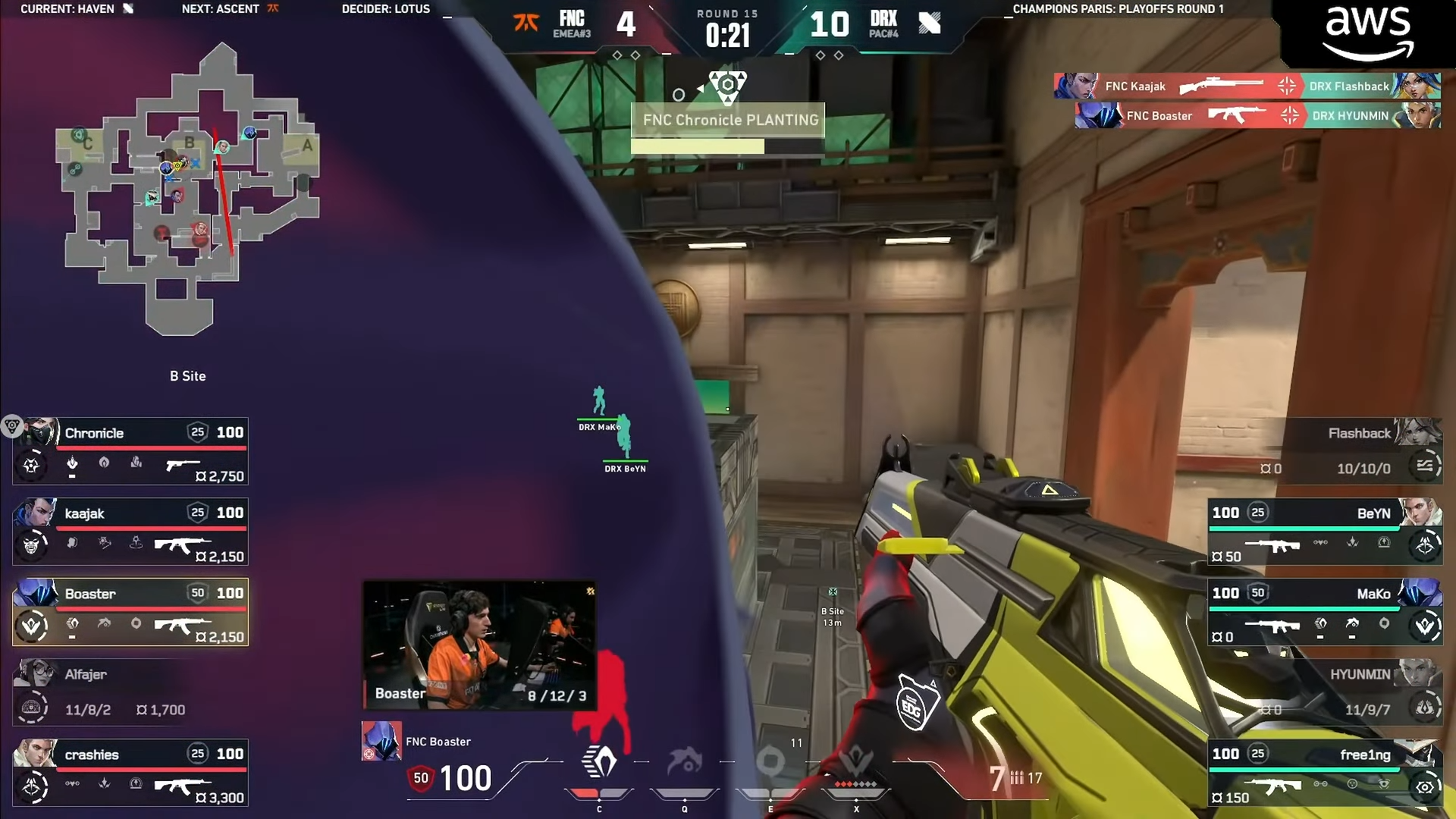1456x819 pixels.
Task: Click the AWS sponsor logo
Action: click(1368, 33)
